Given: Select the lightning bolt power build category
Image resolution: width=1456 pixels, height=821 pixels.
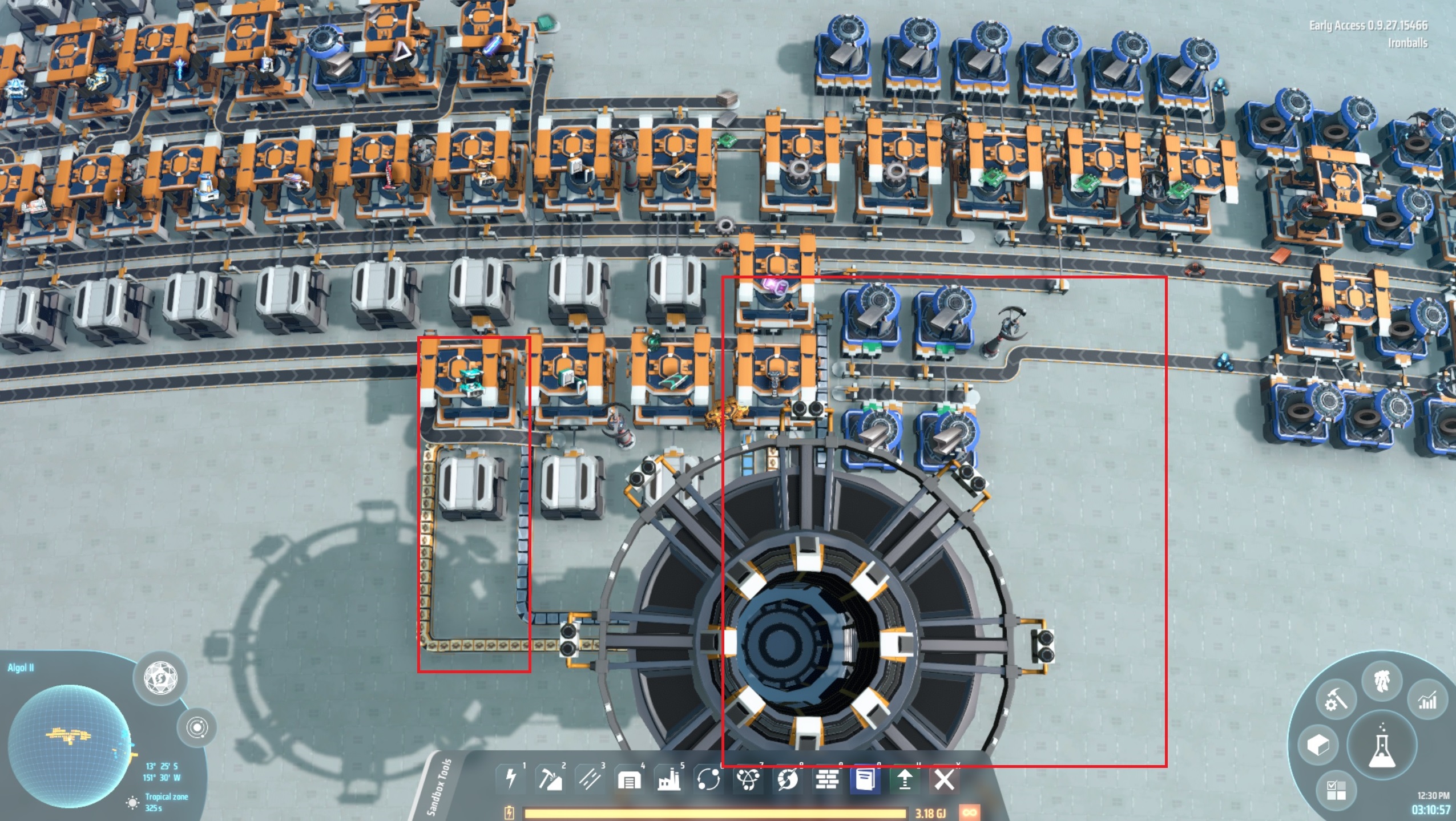Looking at the screenshot, I should pyautogui.click(x=511, y=779).
